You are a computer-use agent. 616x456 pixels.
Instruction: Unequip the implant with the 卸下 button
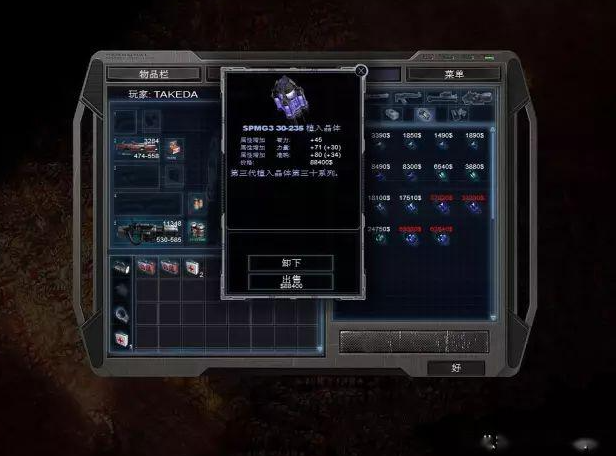[x=290, y=262]
